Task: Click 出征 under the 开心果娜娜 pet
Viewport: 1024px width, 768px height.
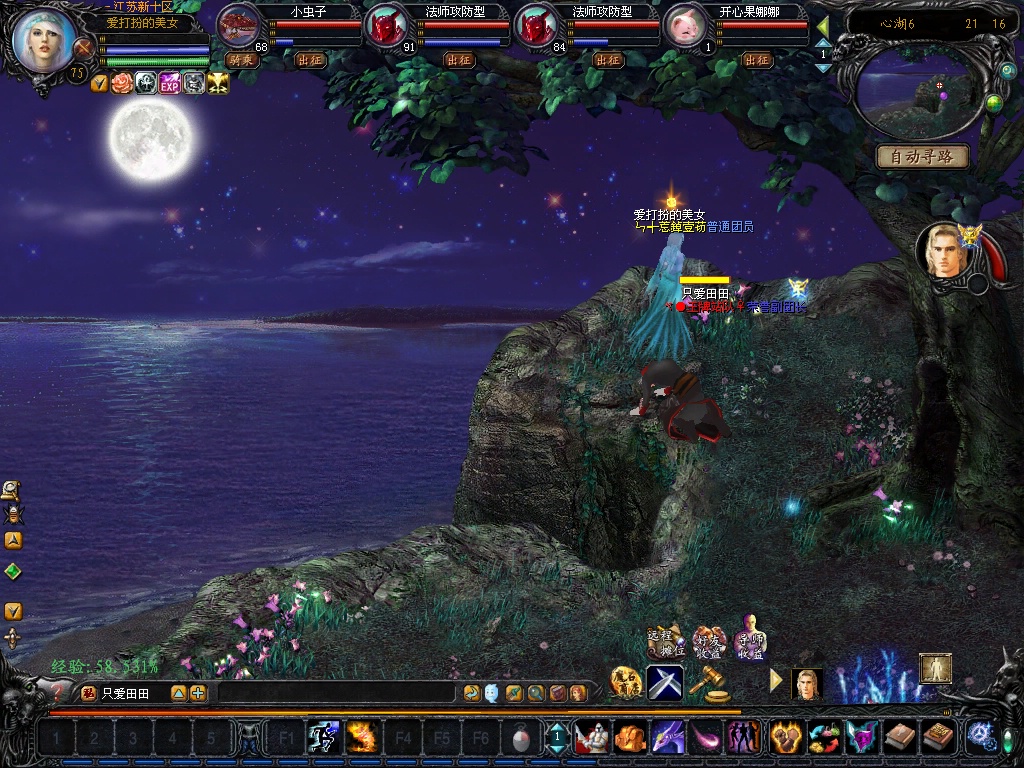Action: click(x=757, y=60)
